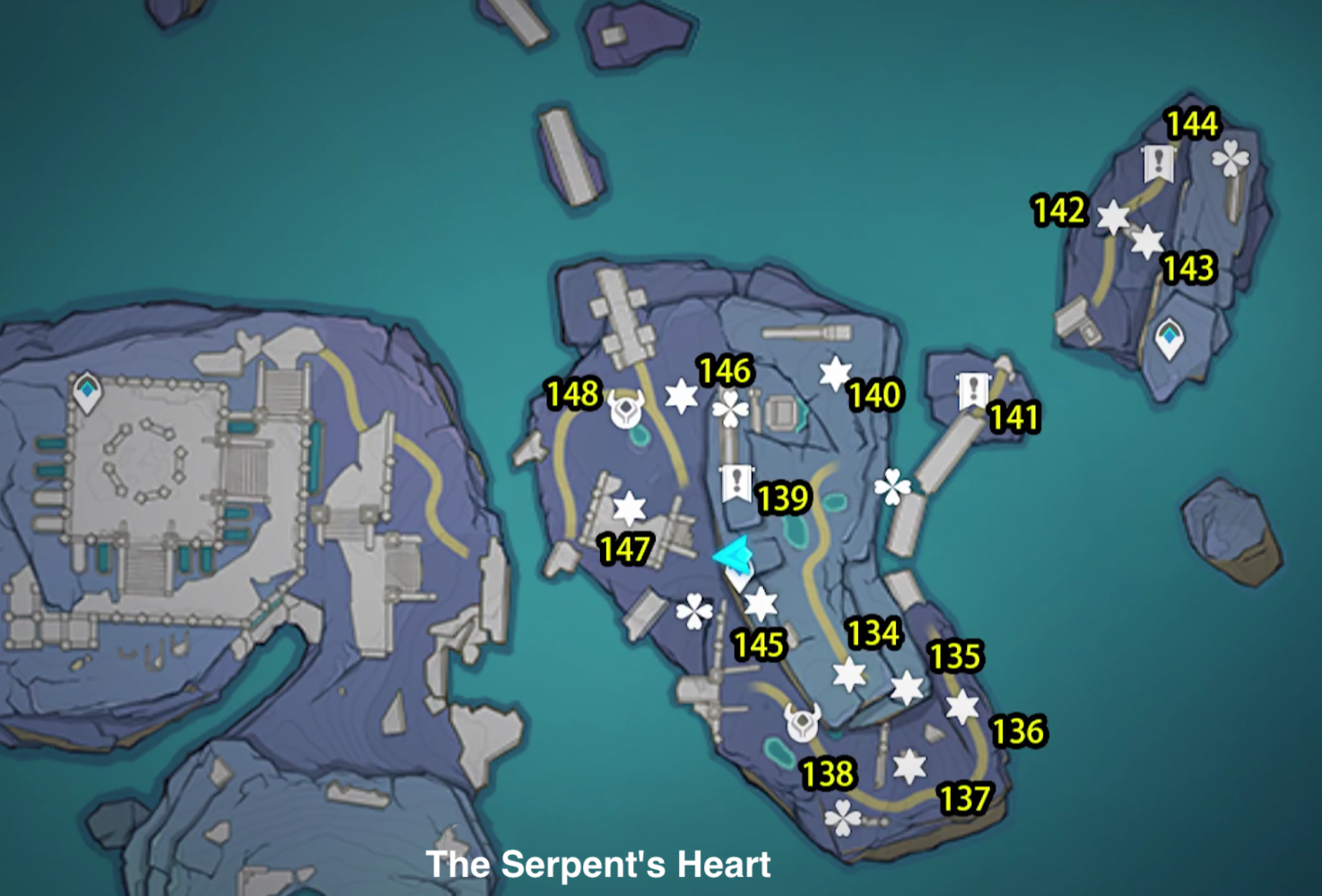
Task: Click the star marker labeled 143
Action: (1146, 243)
